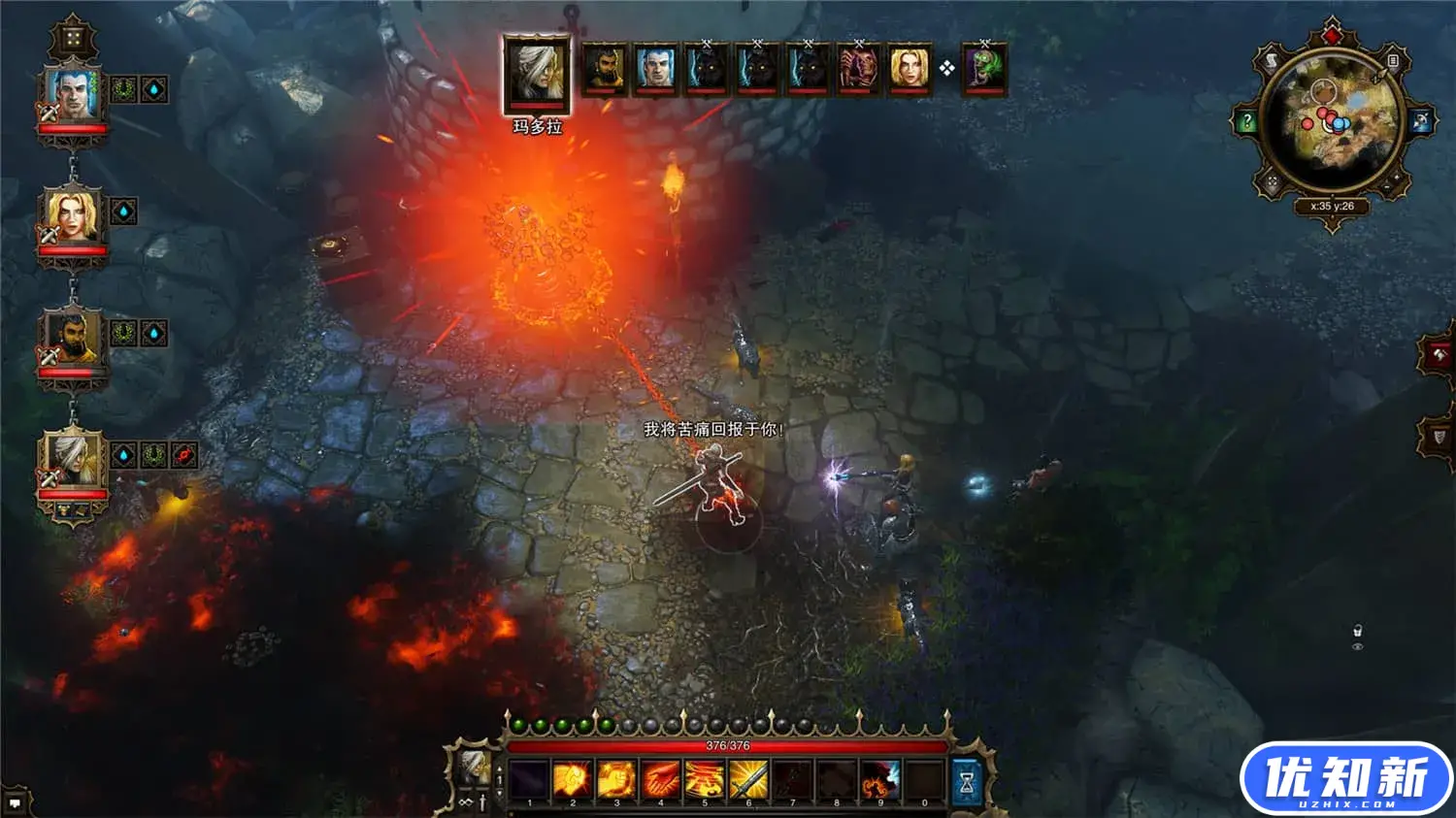Image resolution: width=1456 pixels, height=818 pixels.
Task: Select the glowing fist skill in slot 2
Action: (x=572, y=780)
